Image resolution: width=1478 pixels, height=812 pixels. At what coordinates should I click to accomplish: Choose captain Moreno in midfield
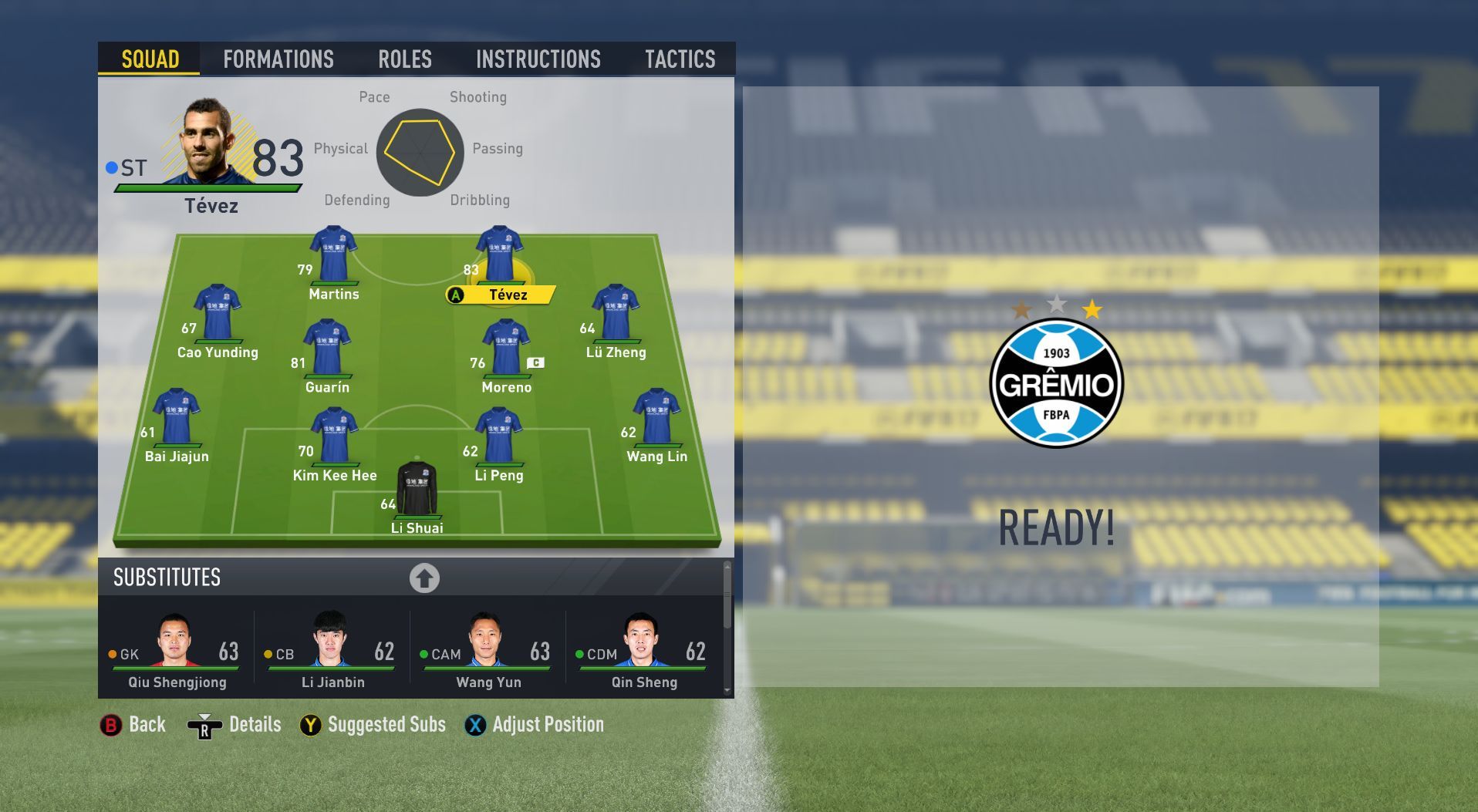[506, 349]
